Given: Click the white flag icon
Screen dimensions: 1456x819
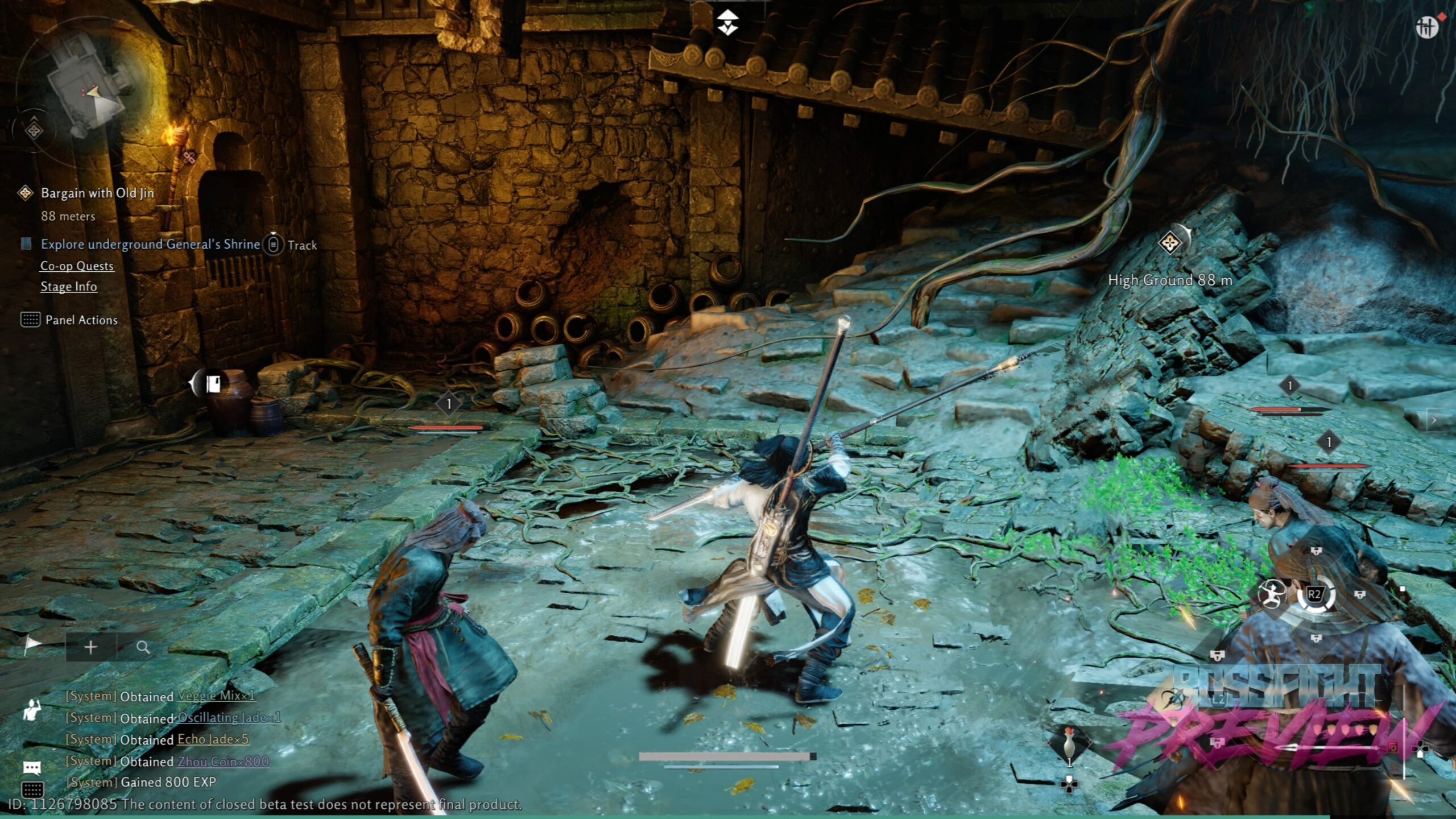Looking at the screenshot, I should point(33,644).
